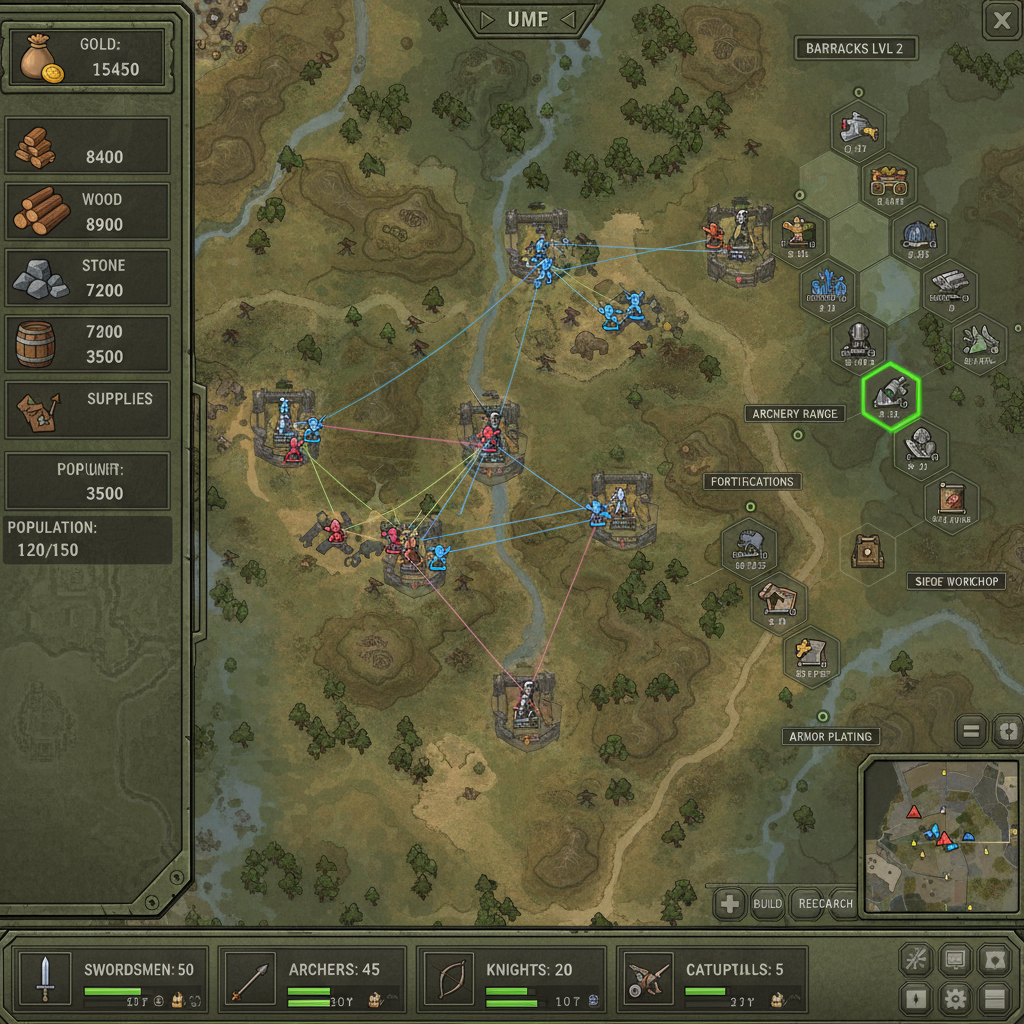Click on the minimap
Viewport: 1024px width, 1024px height.
point(940,836)
